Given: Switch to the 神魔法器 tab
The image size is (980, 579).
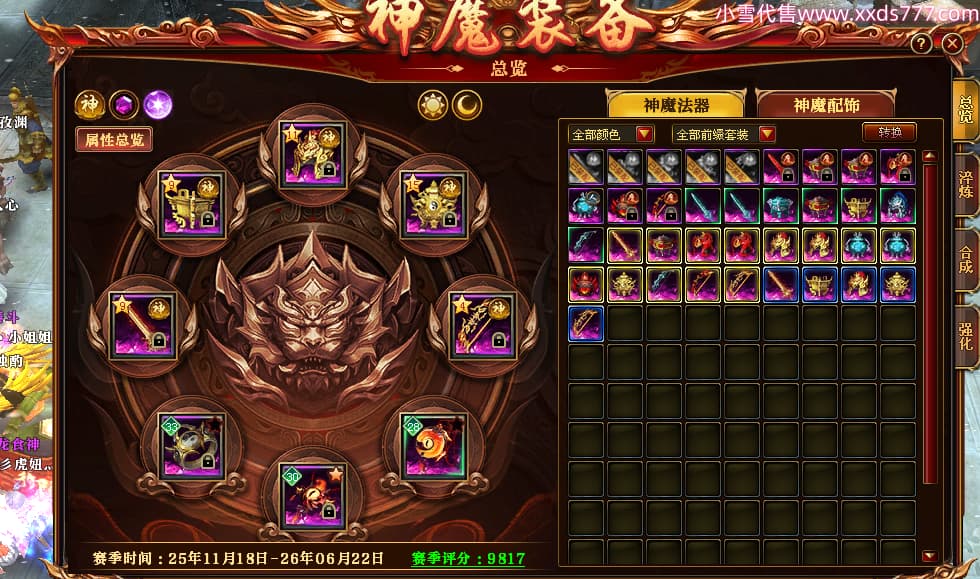Looking at the screenshot, I should click(676, 105).
